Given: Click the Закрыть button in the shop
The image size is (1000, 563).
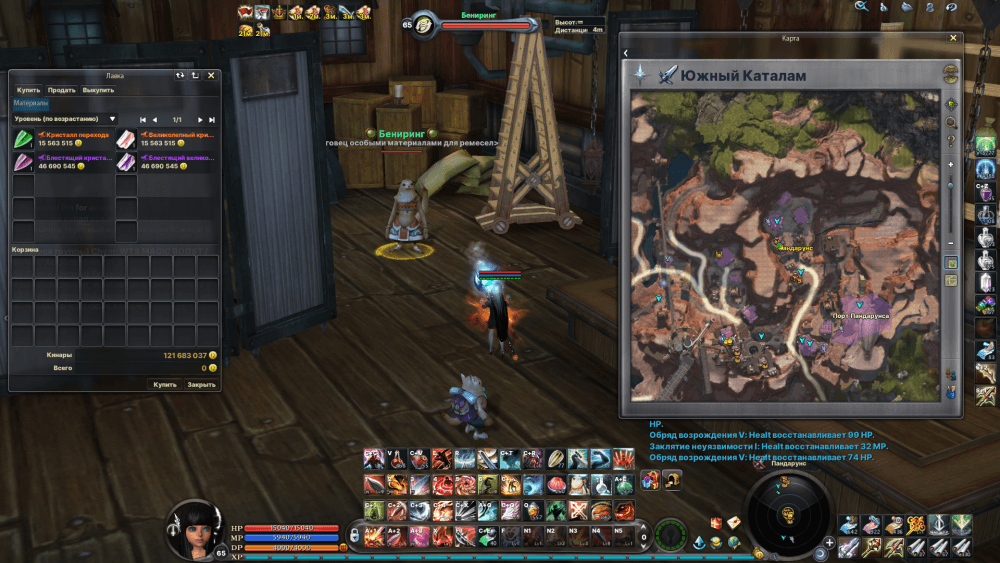Looking at the screenshot, I should pos(201,384).
